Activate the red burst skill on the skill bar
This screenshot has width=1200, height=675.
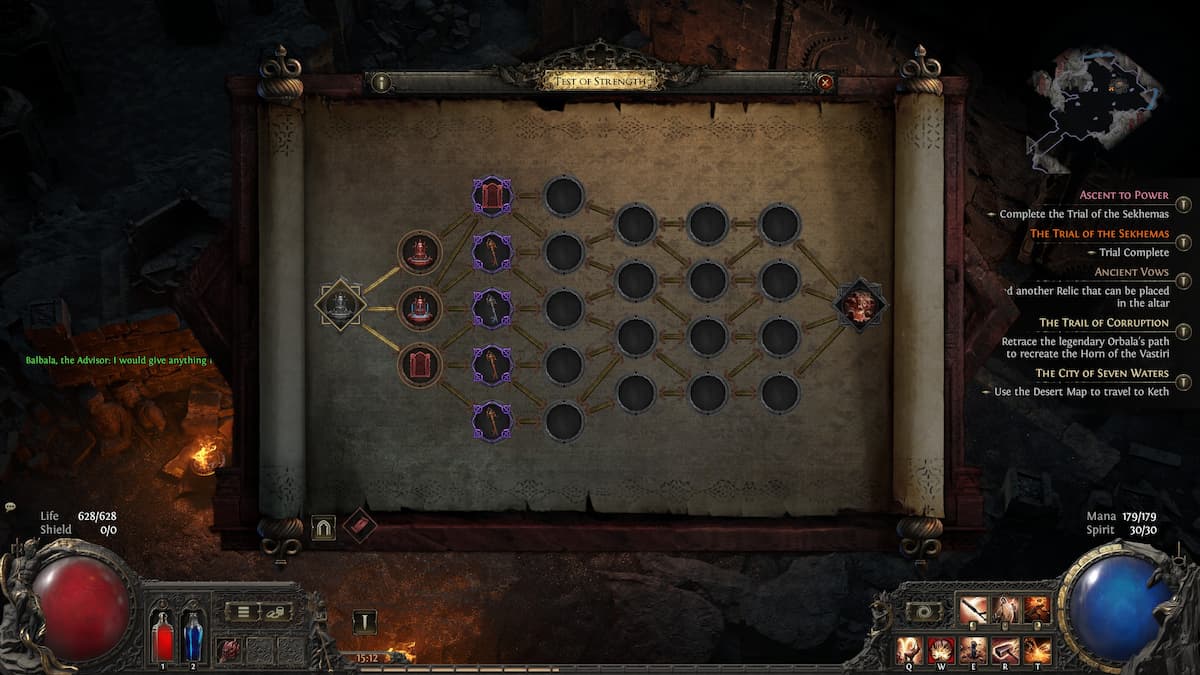[941, 651]
